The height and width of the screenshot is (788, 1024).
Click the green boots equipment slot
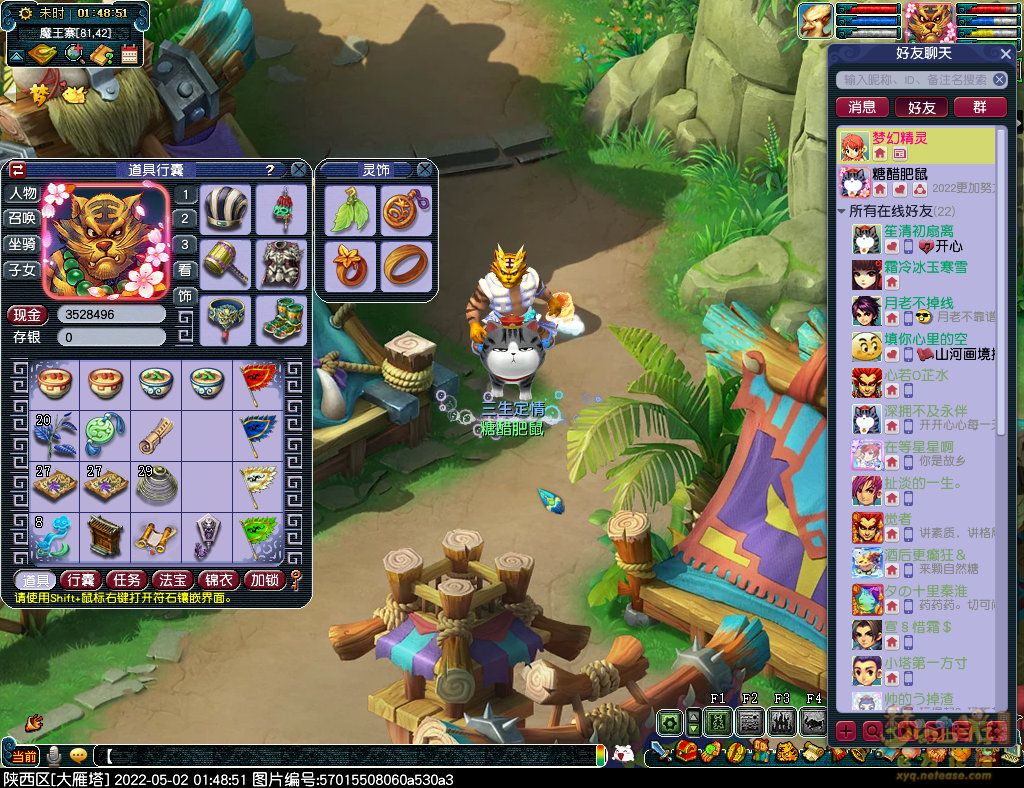click(281, 319)
